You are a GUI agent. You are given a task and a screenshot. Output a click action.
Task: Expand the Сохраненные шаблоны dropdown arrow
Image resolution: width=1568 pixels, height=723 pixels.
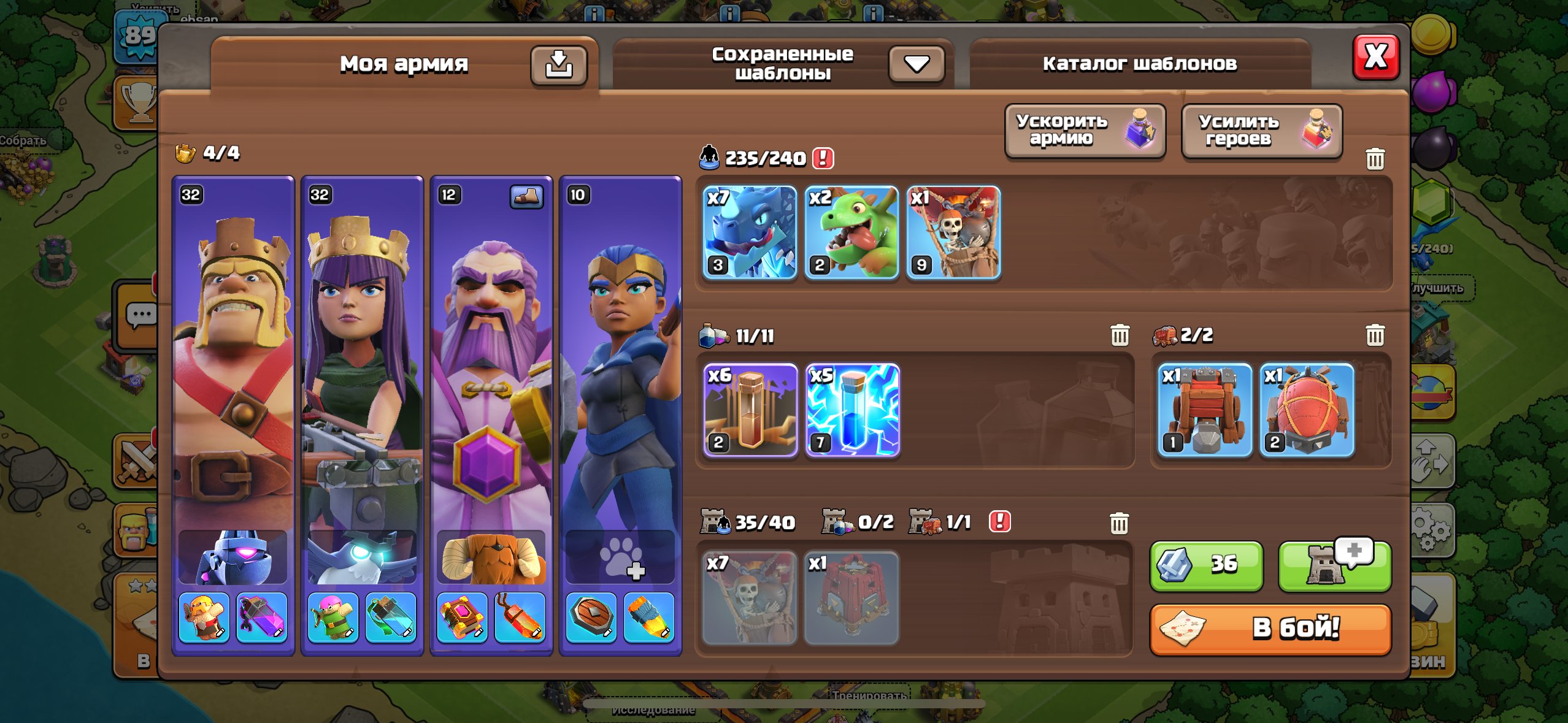916,63
